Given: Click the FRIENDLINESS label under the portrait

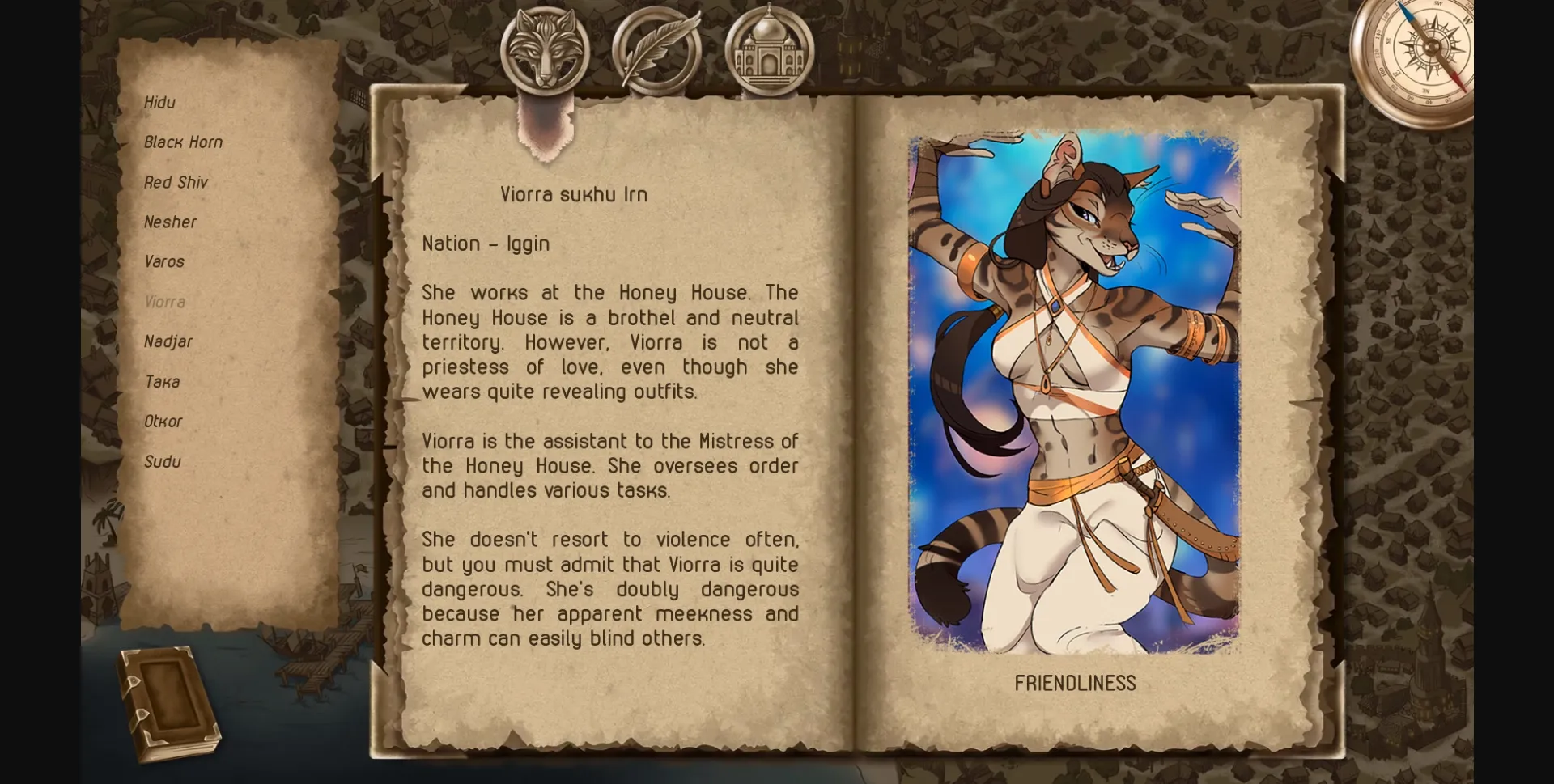Looking at the screenshot, I should click(1076, 683).
